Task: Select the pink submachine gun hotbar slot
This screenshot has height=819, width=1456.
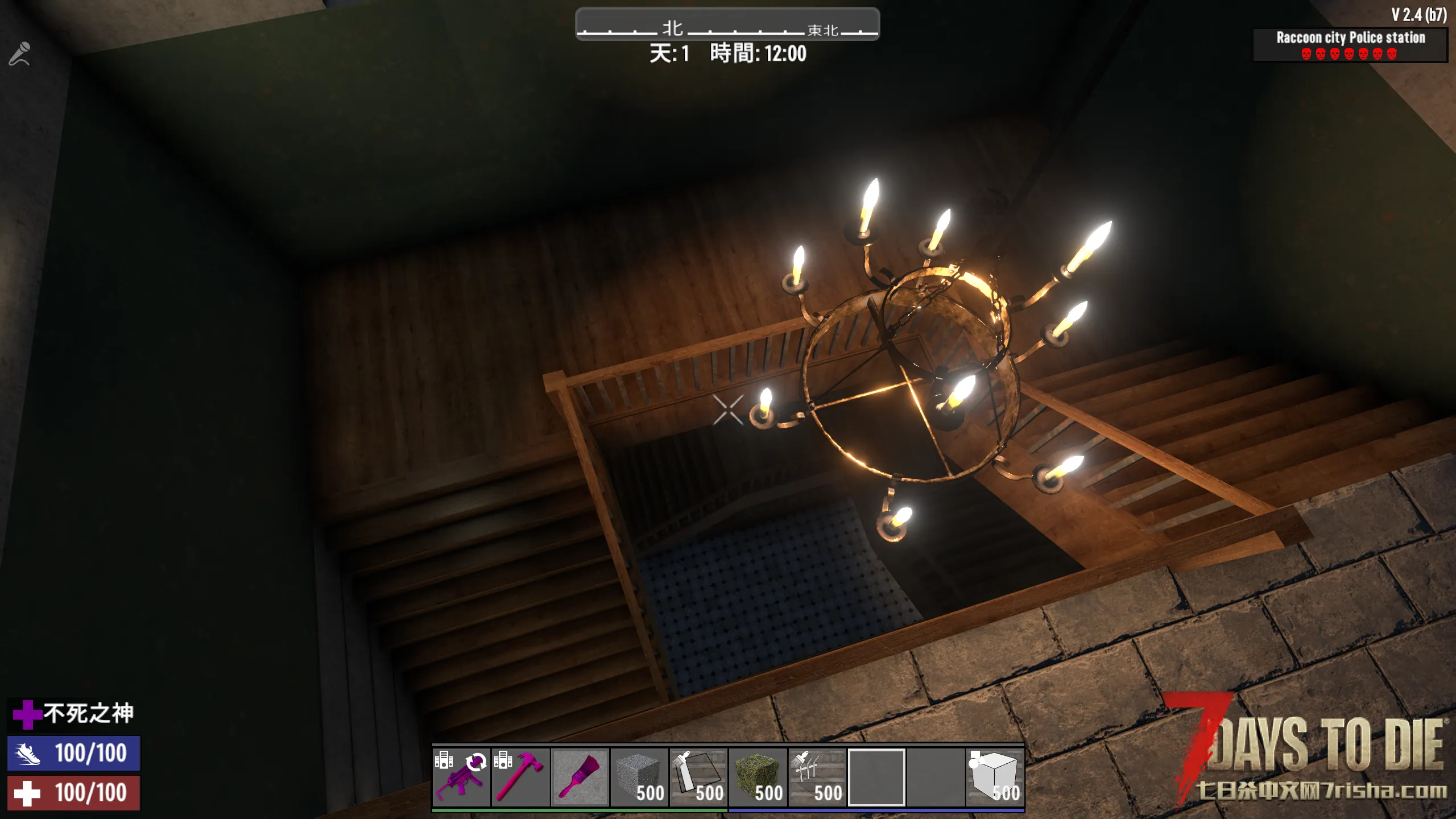Action: (x=461, y=777)
